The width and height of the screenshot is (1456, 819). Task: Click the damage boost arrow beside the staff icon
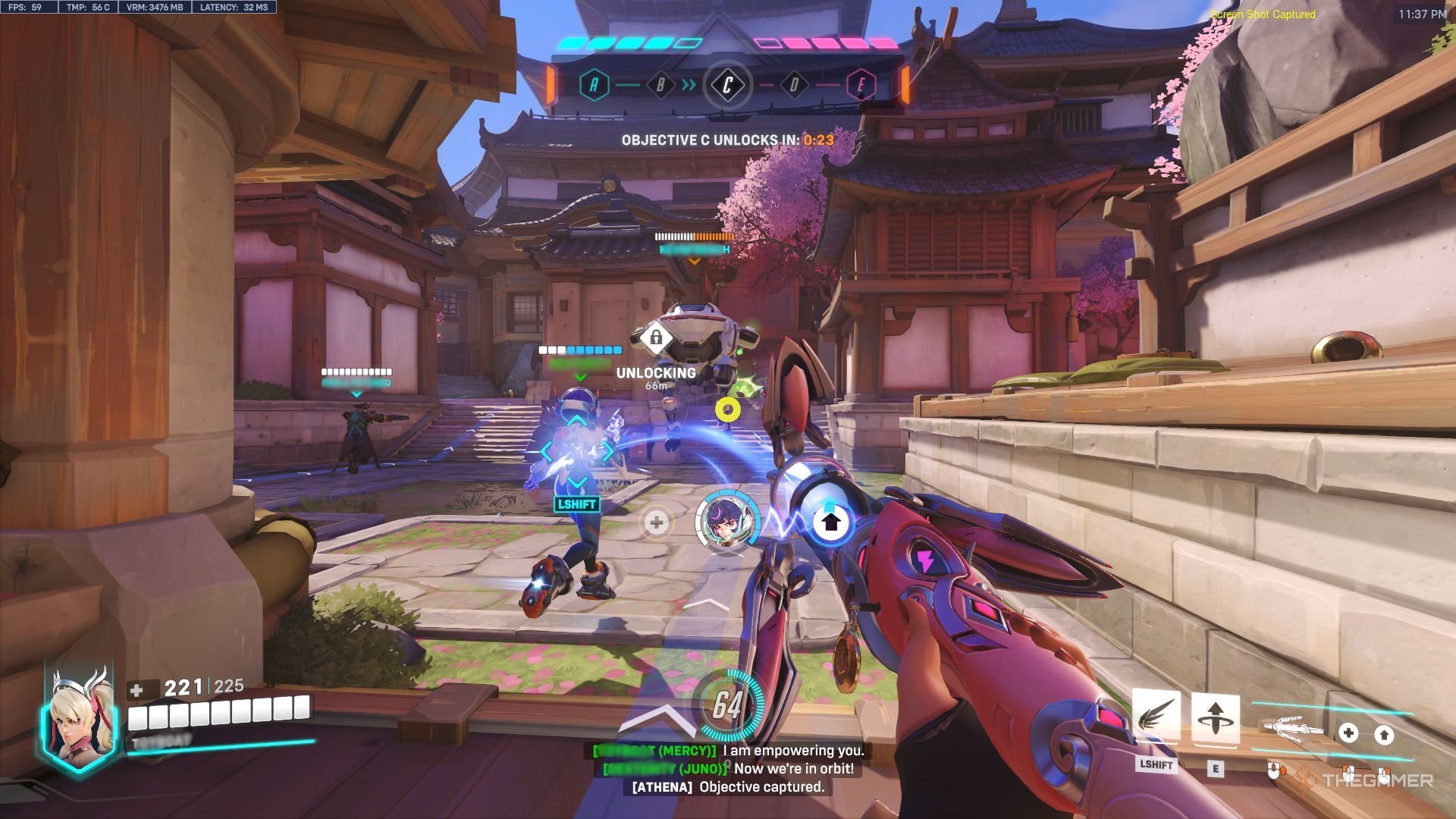coord(1384,734)
